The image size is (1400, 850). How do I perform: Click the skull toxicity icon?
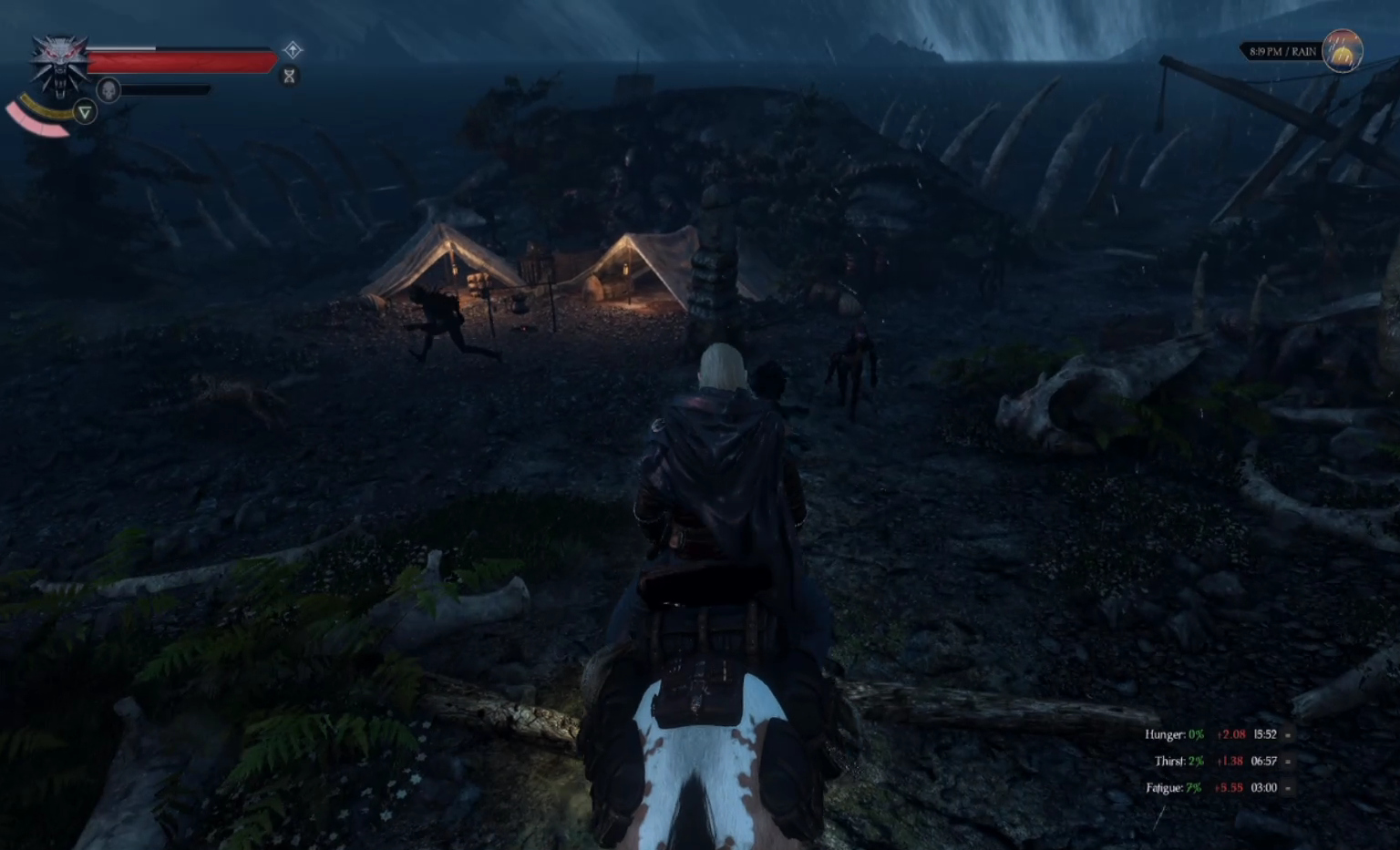[108, 90]
